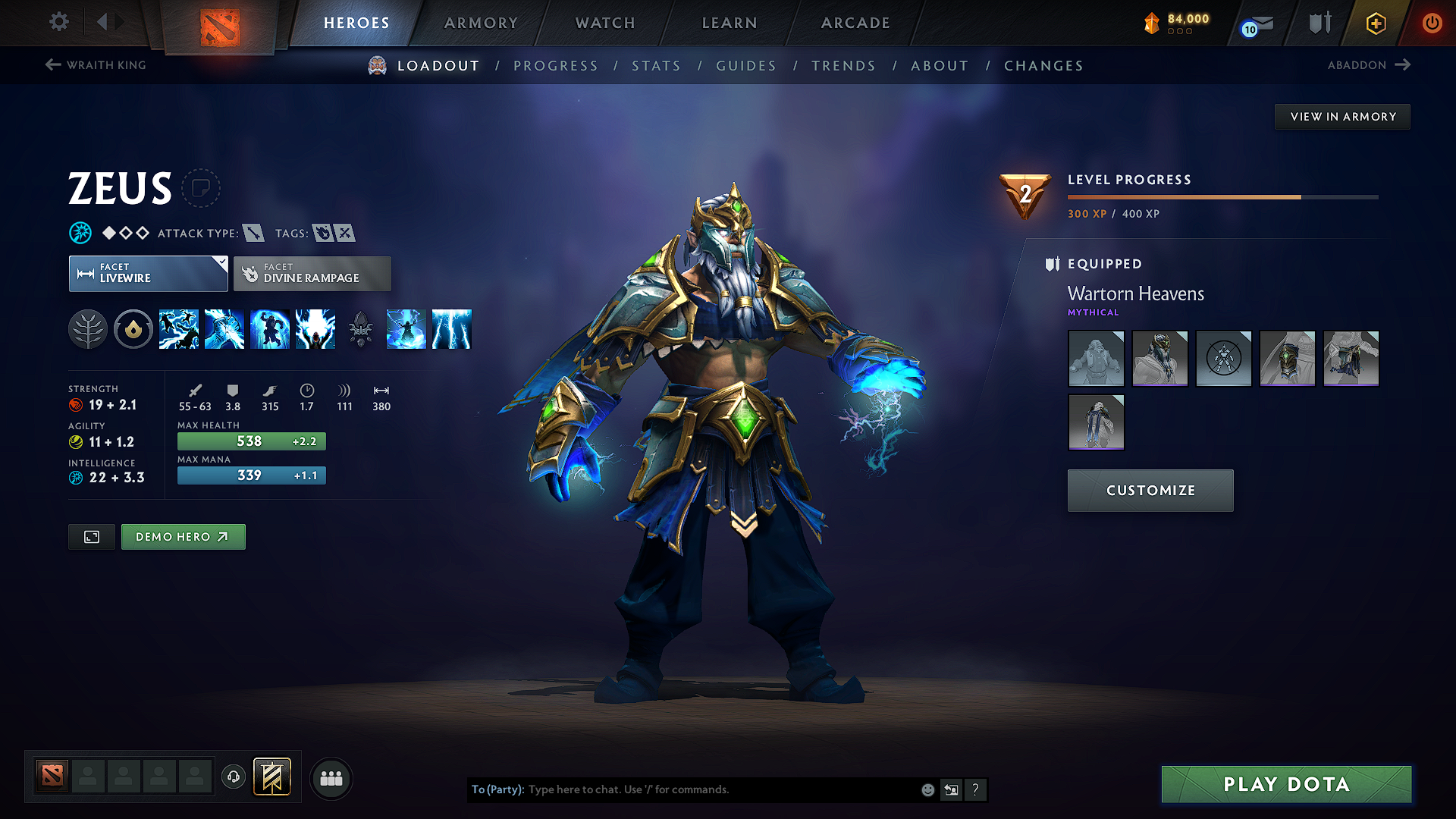Select the Divine Rampage facet
The image size is (1456, 819).
(312, 273)
